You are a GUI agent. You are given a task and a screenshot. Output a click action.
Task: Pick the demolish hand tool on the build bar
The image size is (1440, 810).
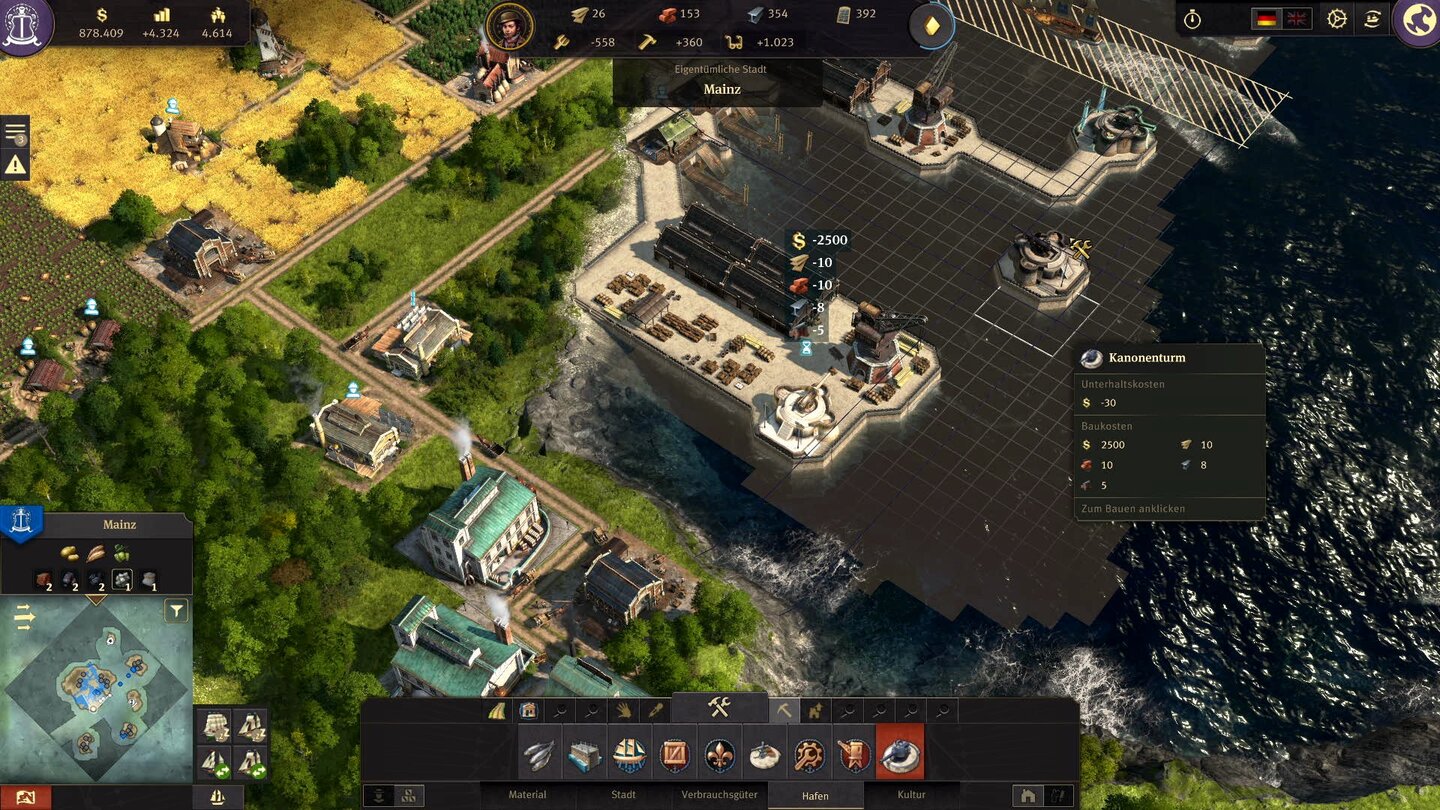pos(624,709)
